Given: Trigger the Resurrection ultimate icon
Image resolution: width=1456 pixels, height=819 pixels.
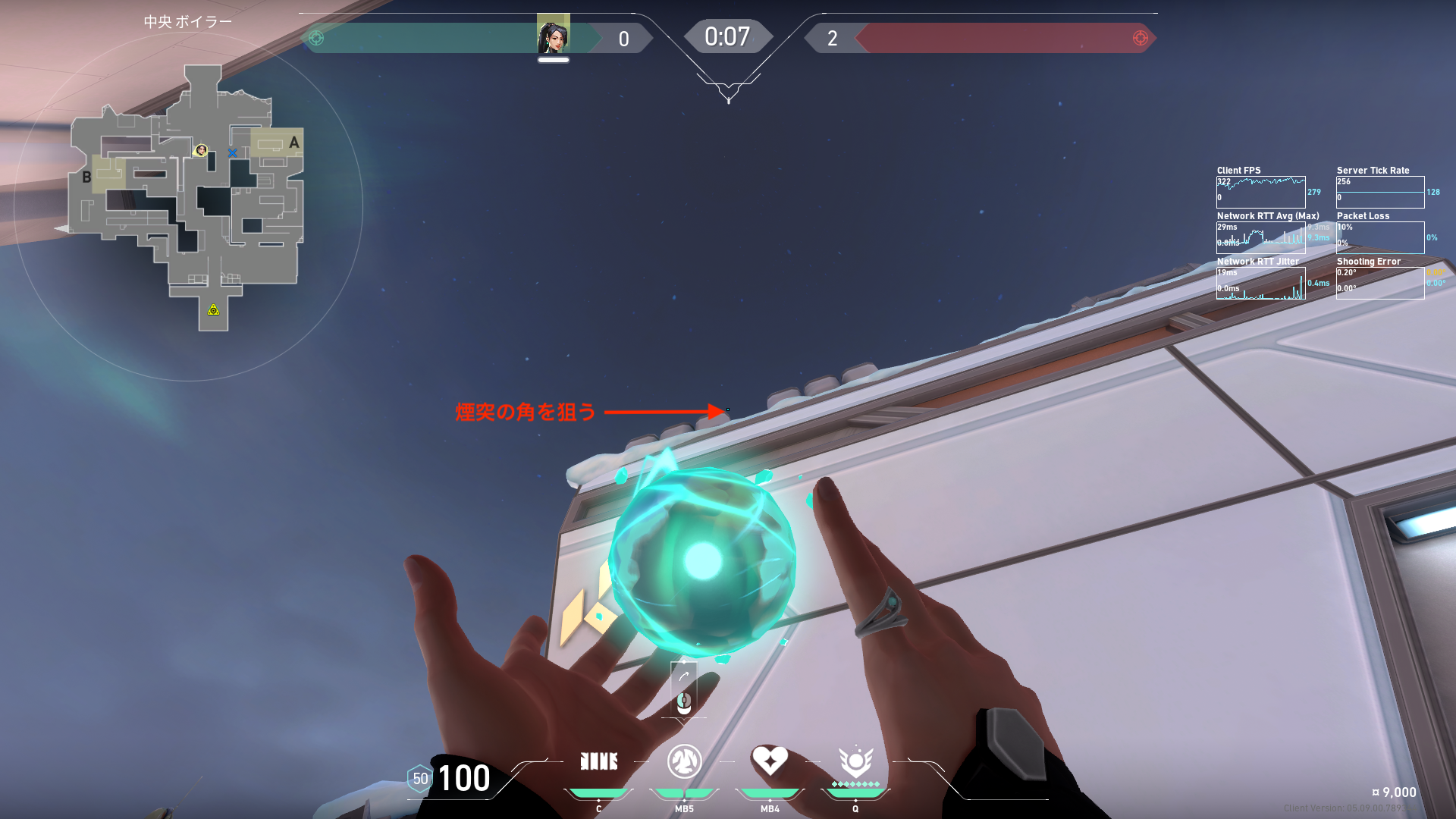Looking at the screenshot, I should (x=855, y=761).
